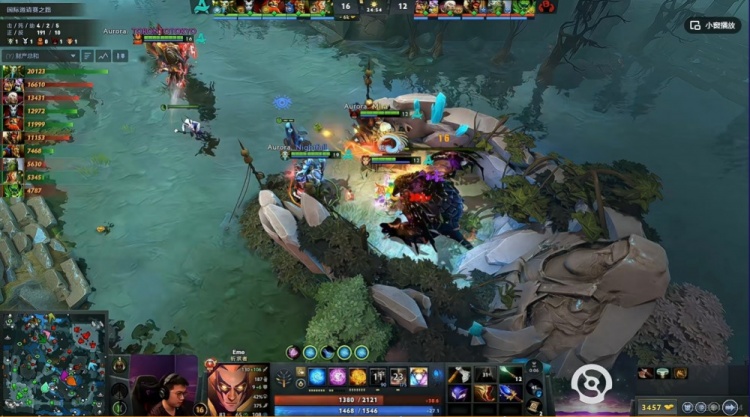
Task: Activate the orange fire orb ability icon
Action: click(358, 377)
